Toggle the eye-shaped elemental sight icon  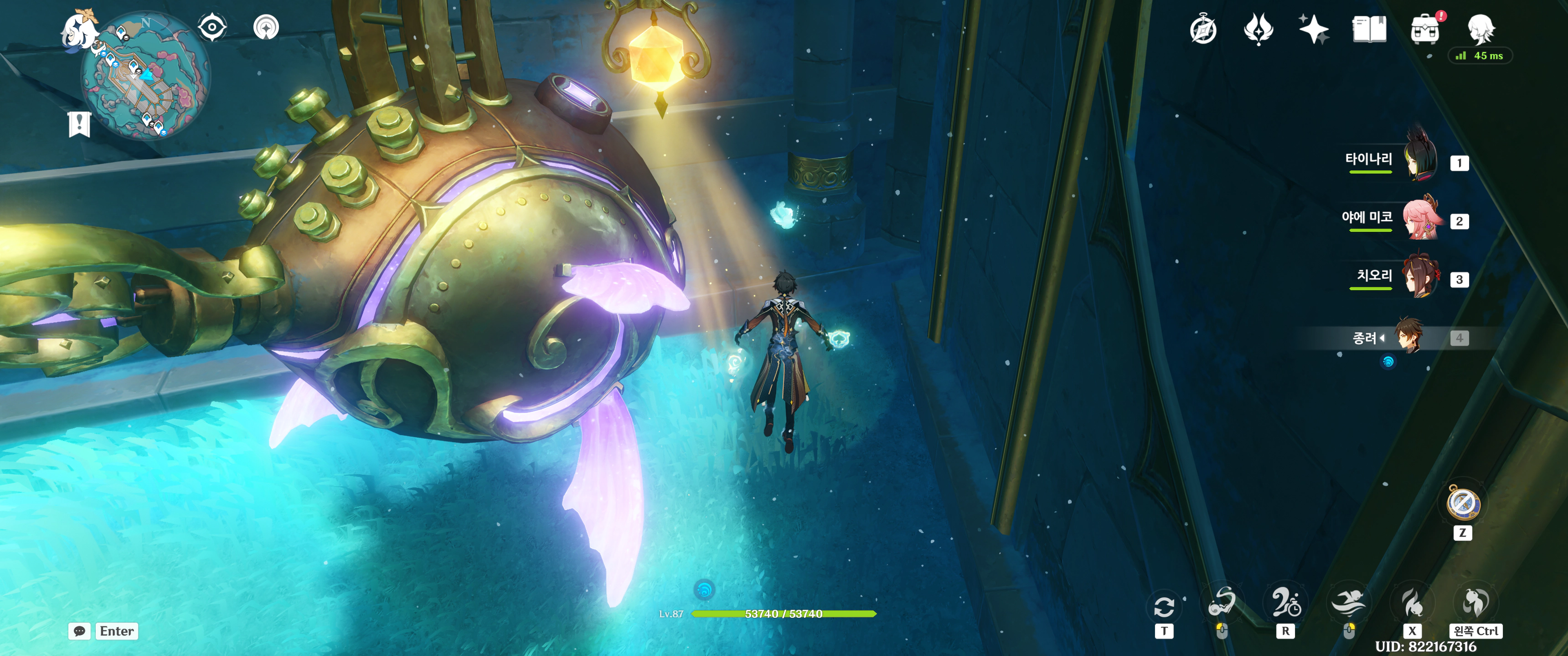tap(212, 27)
